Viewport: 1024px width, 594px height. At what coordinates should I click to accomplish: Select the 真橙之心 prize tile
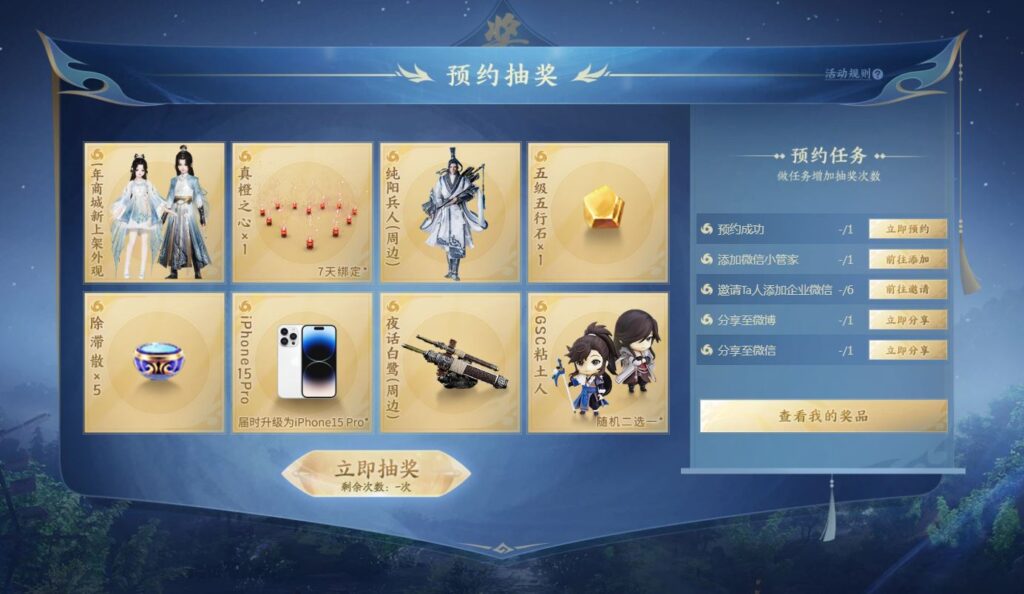pos(302,212)
